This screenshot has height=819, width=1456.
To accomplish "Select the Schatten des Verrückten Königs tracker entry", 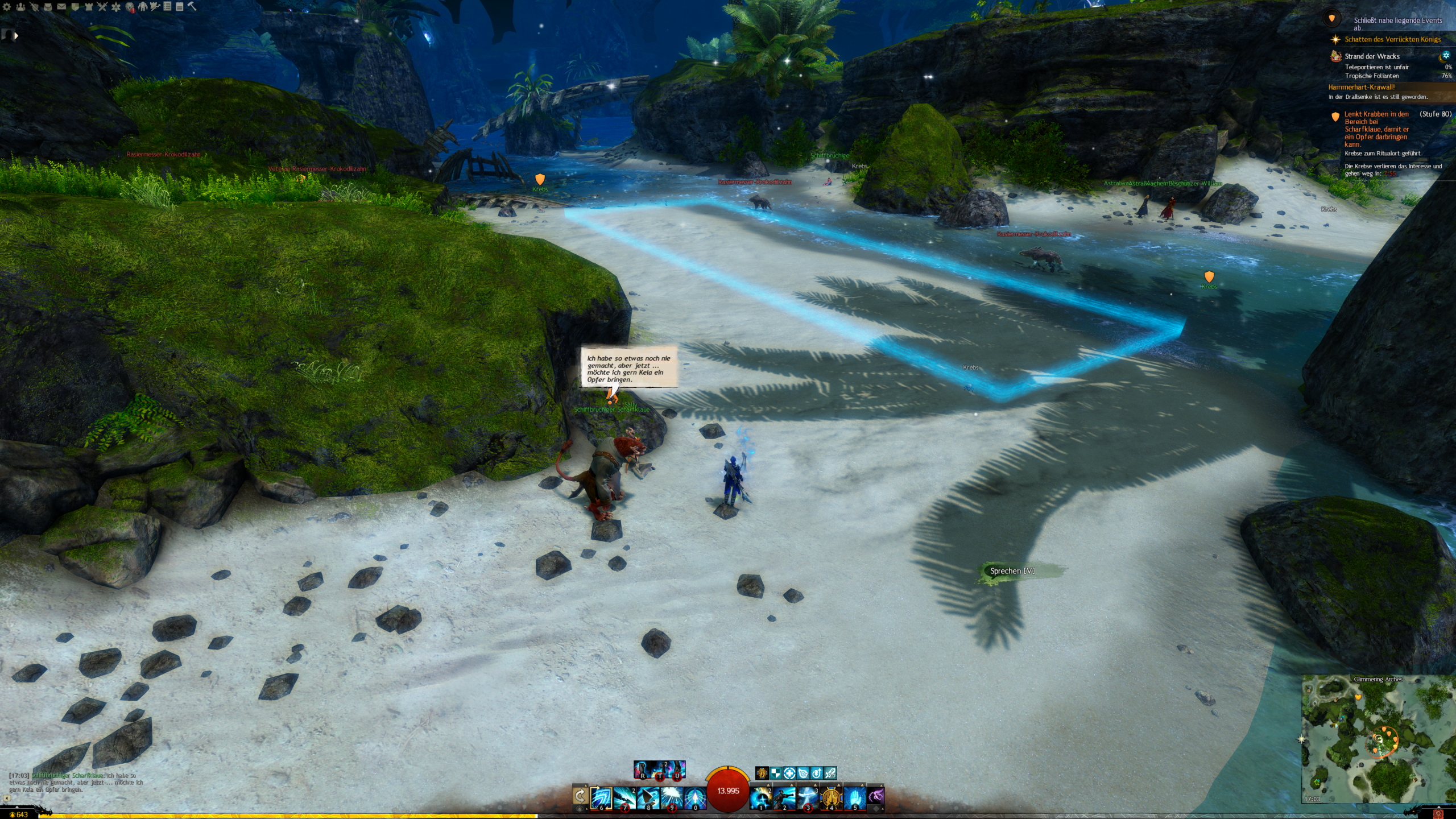I will coord(1392,39).
